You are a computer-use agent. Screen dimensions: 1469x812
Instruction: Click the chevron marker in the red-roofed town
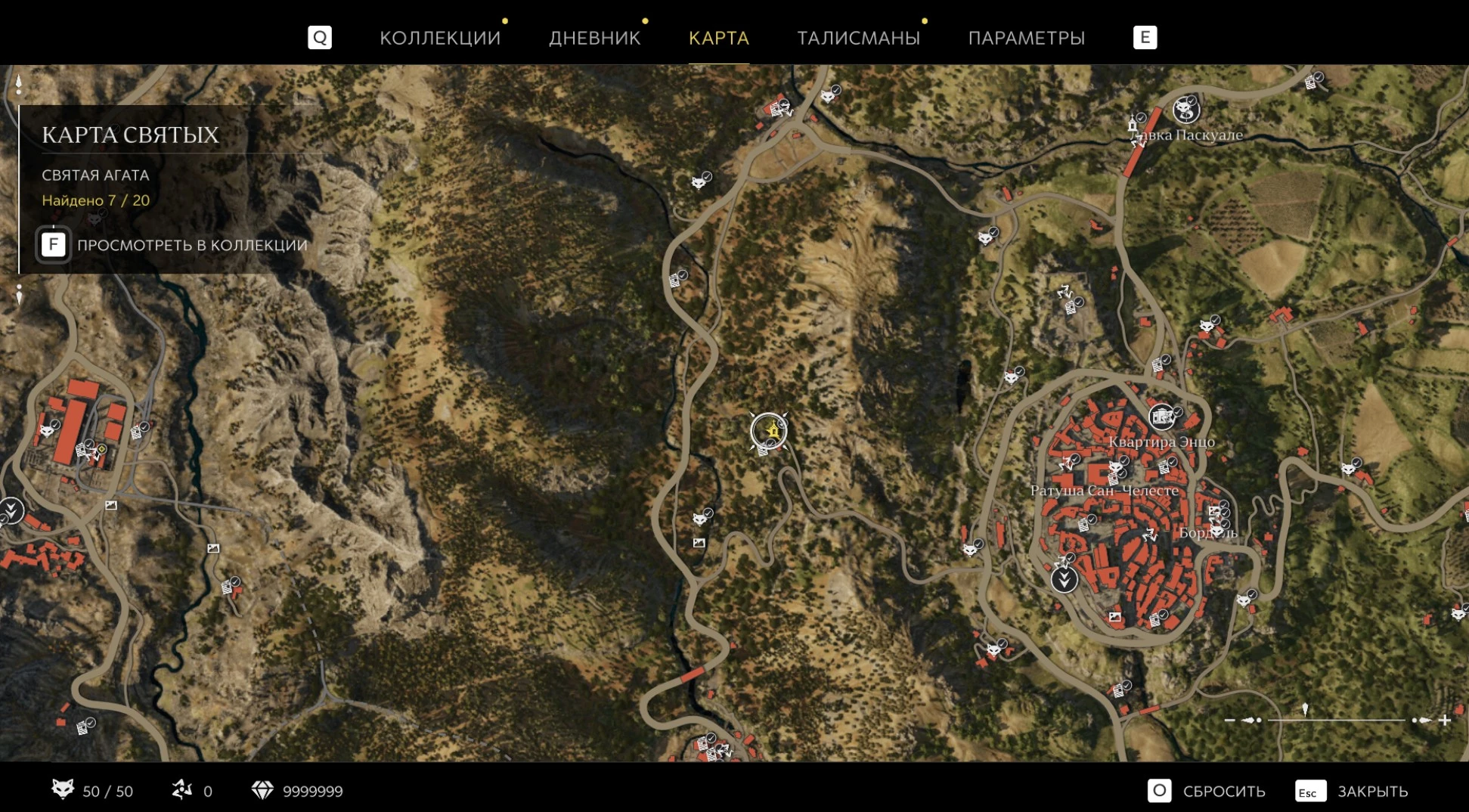click(1064, 580)
